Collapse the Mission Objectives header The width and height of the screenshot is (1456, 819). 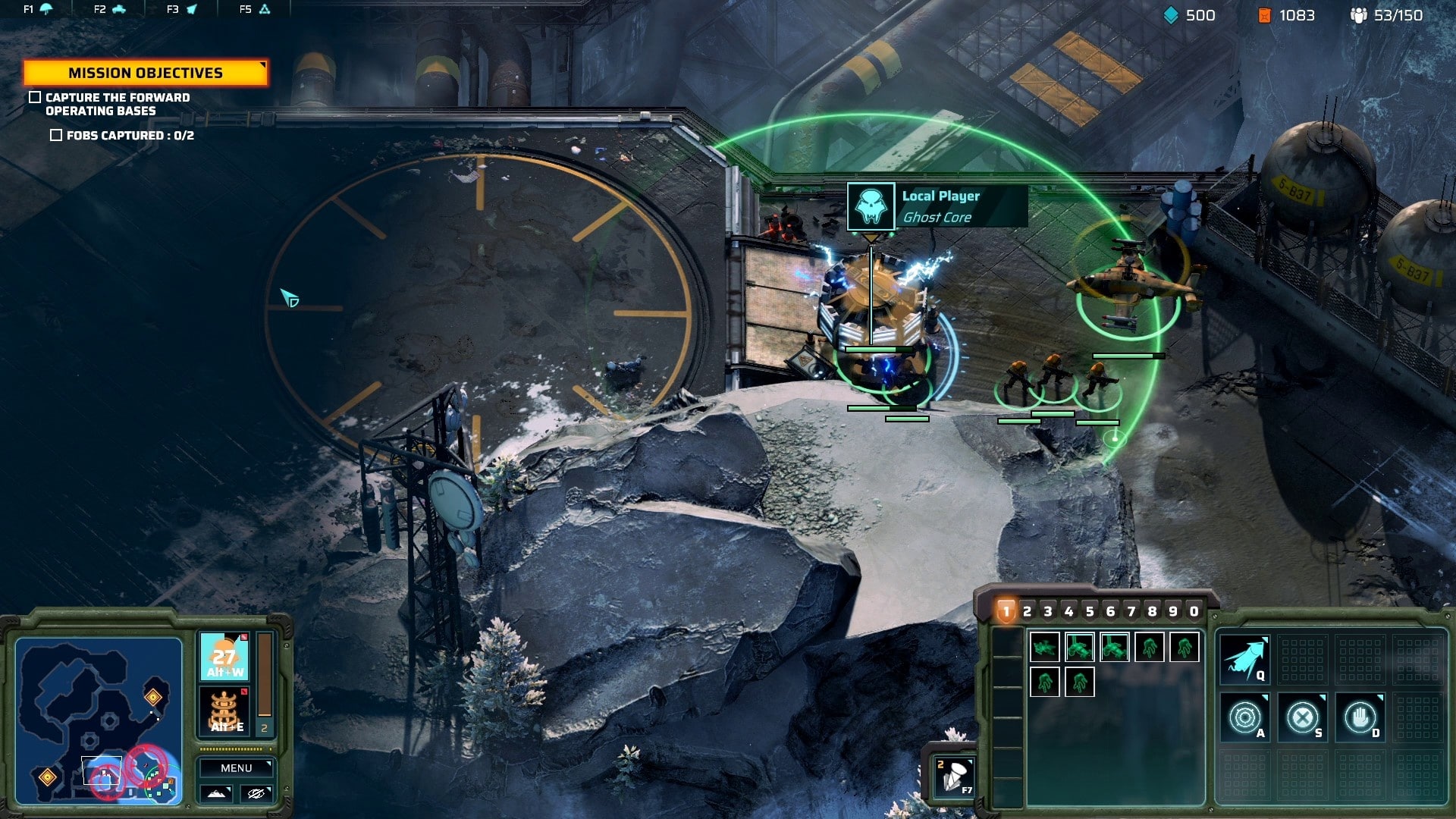point(146,73)
